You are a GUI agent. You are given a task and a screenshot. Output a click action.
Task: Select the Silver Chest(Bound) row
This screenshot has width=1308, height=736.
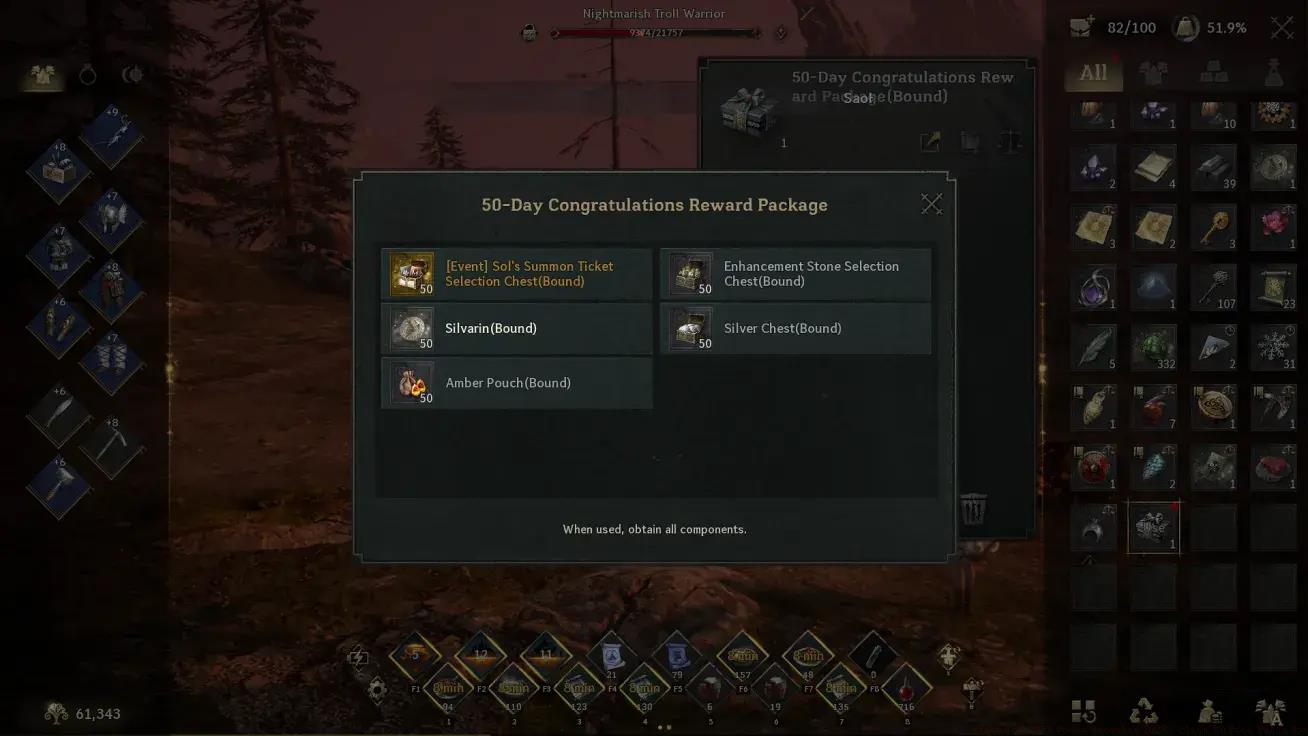795,329
